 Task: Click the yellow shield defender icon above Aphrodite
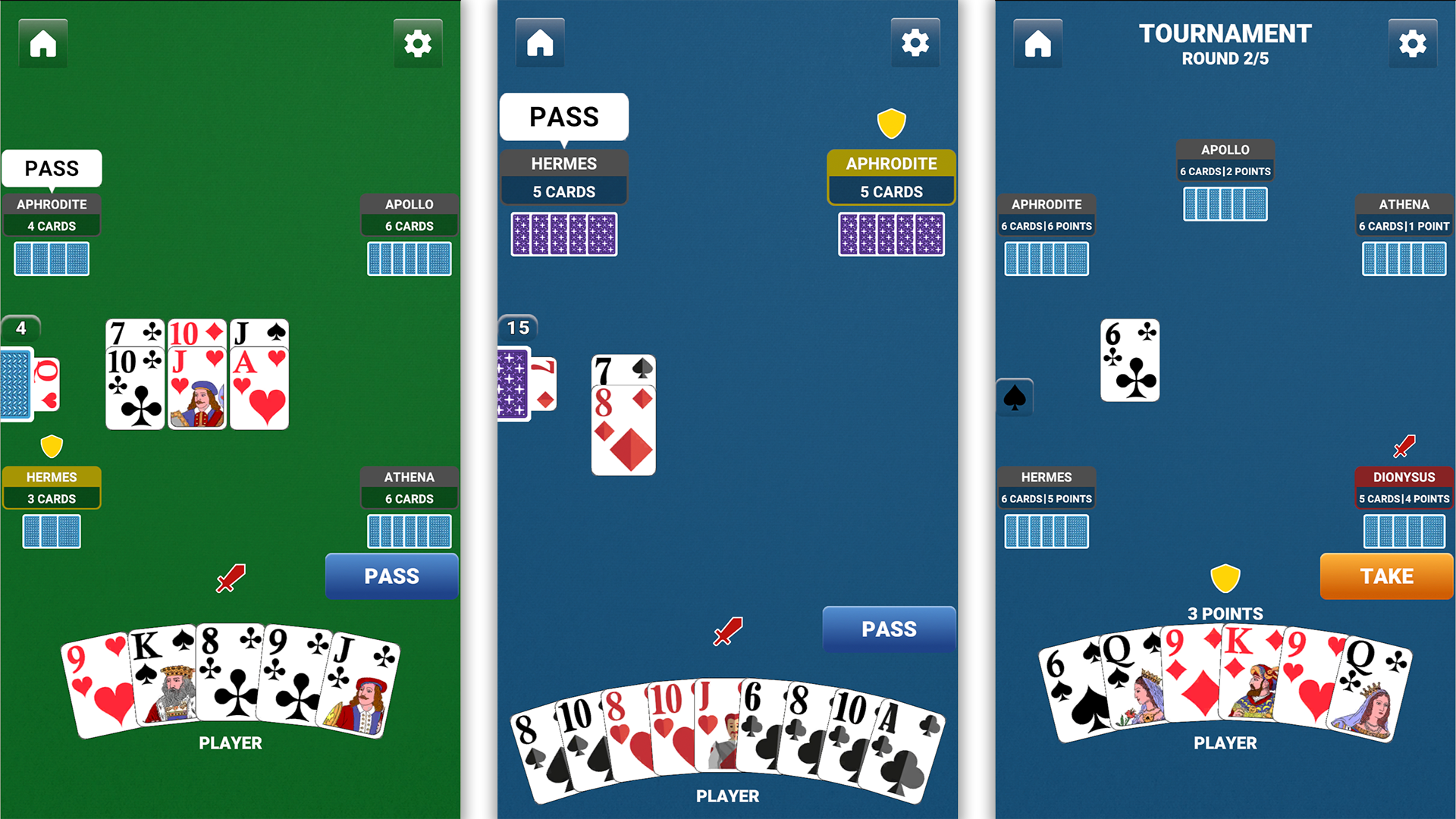pos(891,121)
